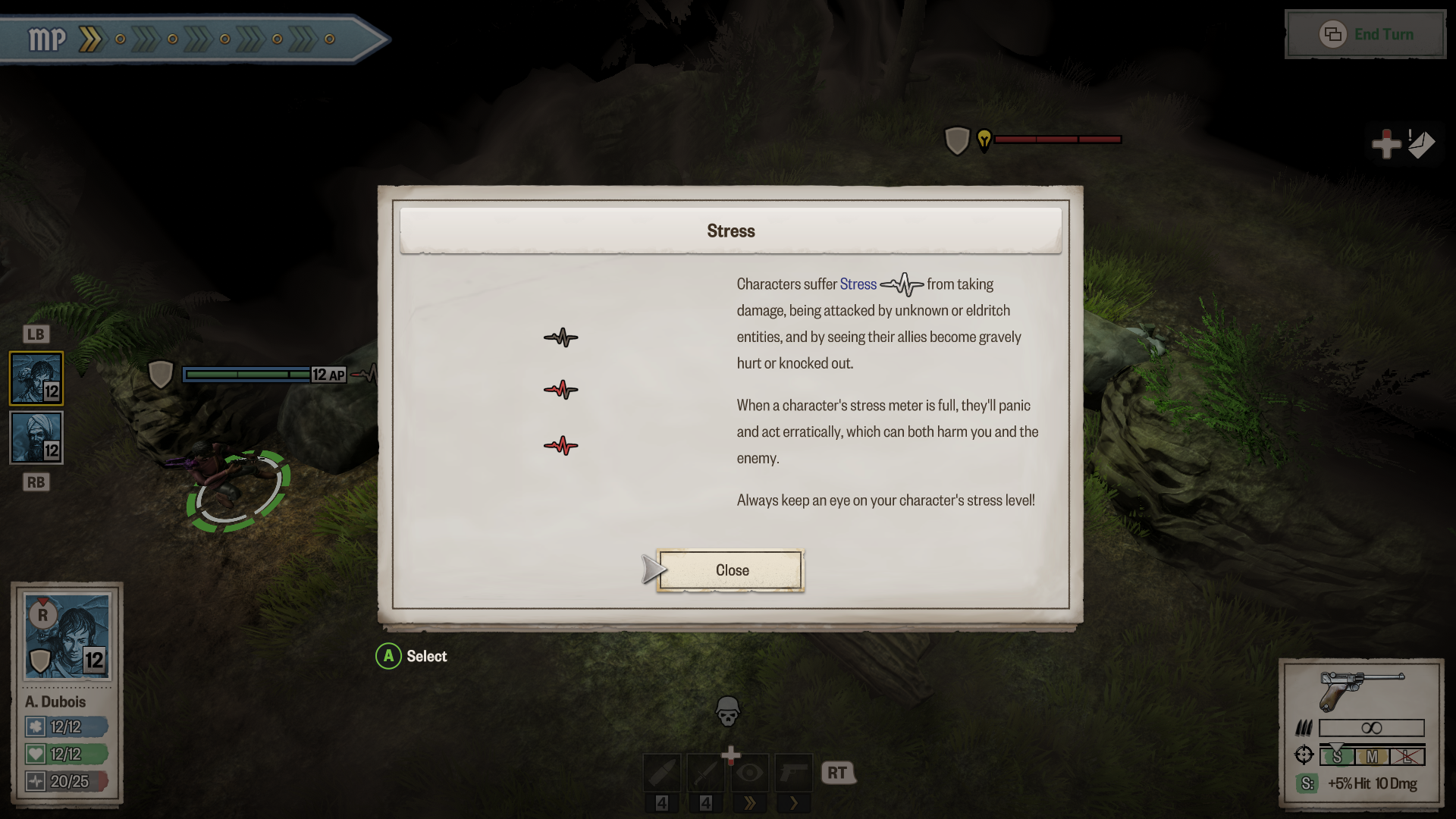Follow the blue Stress link in the text
1456x819 pixels.
tap(858, 284)
